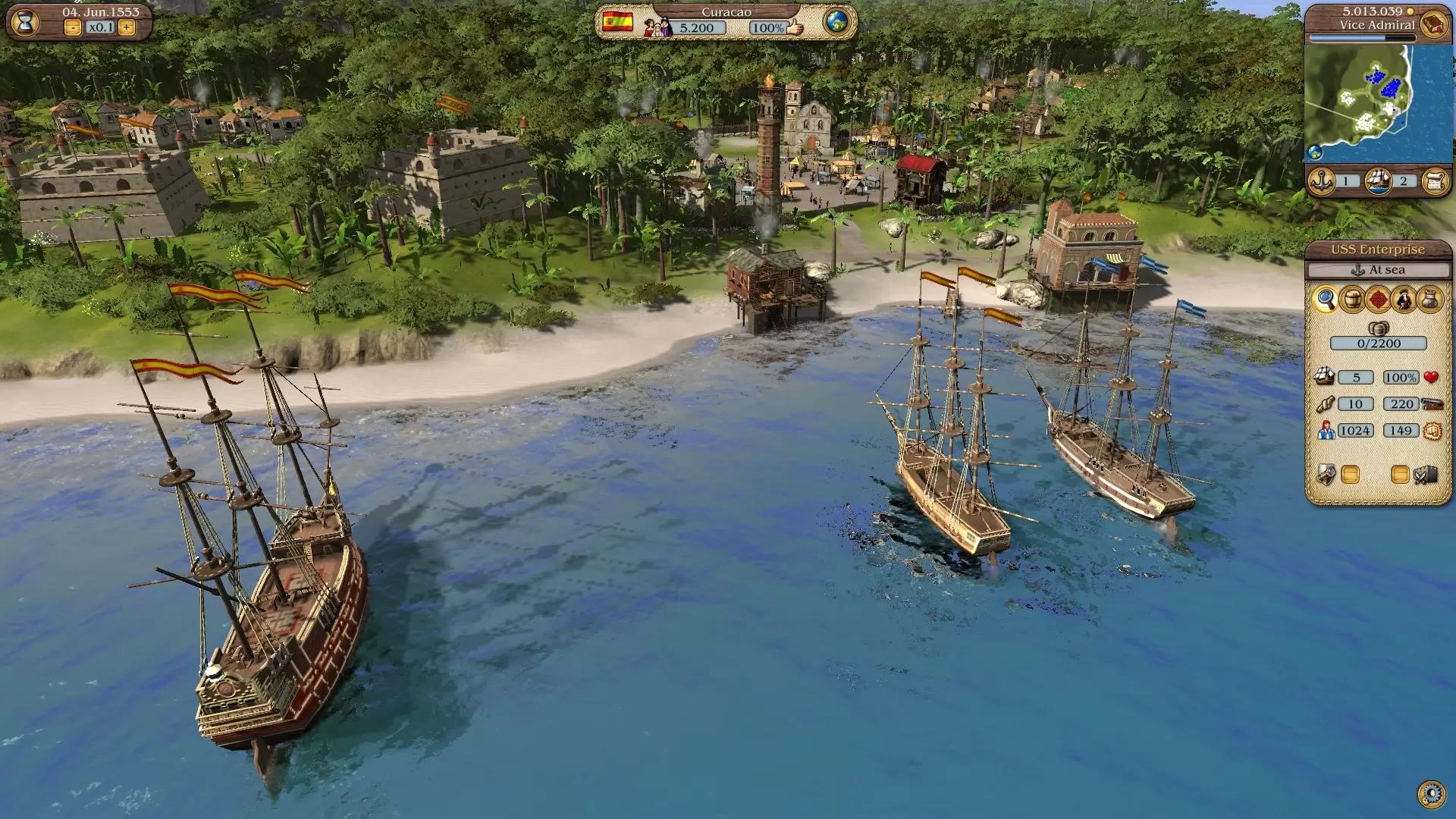Screen dimensions: 1456x819
Task: Open the captain portrait tab
Action: point(1404,300)
